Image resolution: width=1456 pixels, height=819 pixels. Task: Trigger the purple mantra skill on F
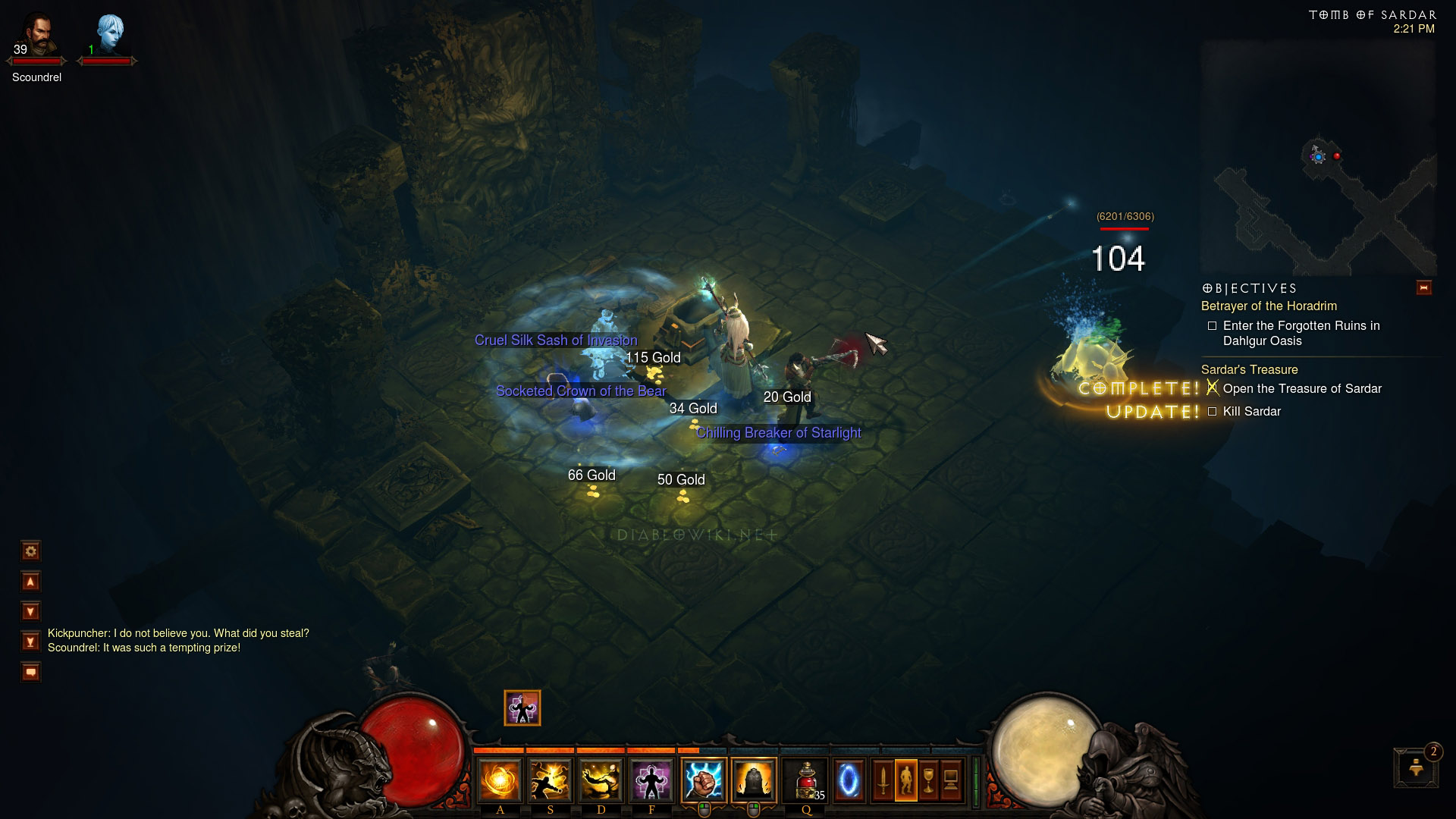click(651, 780)
